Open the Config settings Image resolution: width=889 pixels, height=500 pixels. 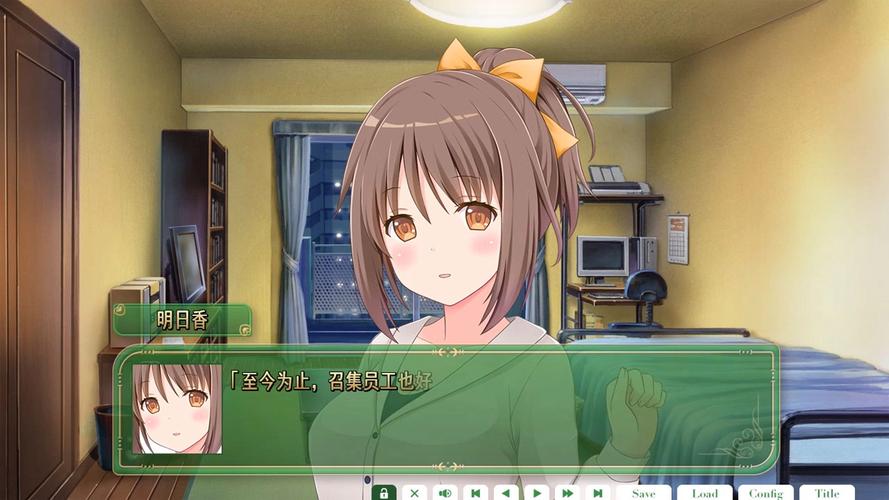coord(765,493)
